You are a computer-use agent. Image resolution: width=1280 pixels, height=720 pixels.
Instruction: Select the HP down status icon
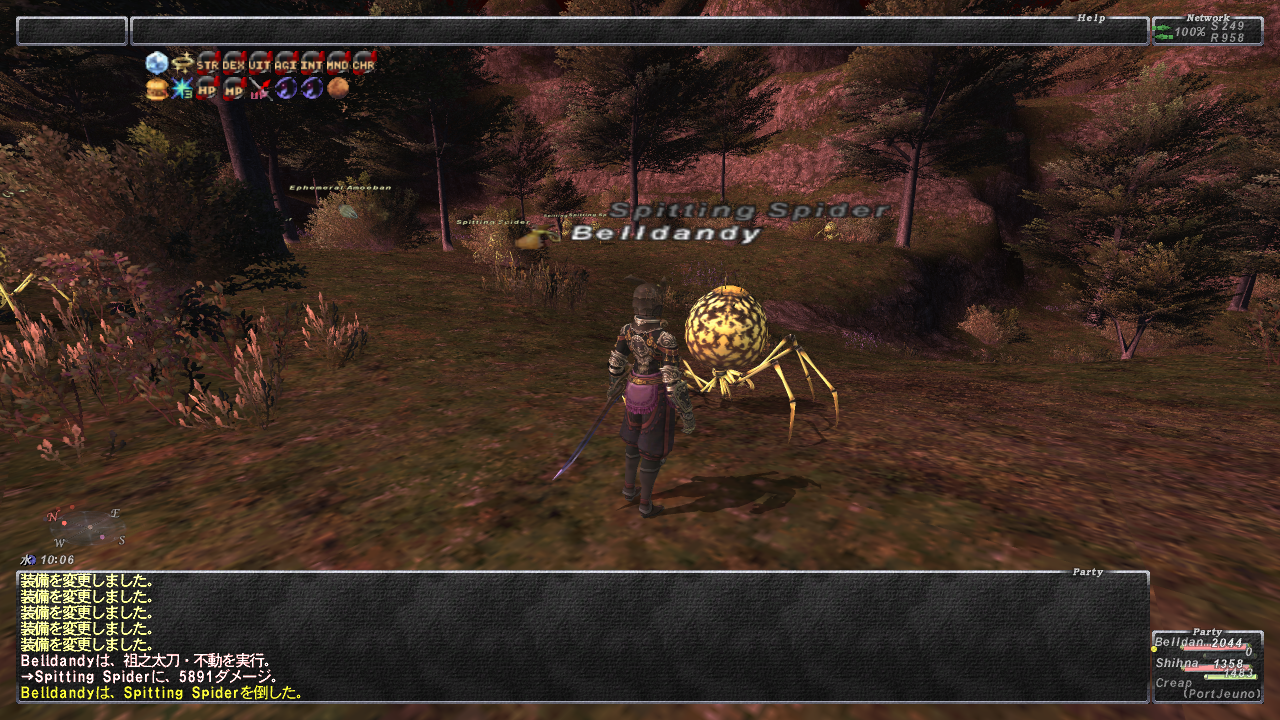click(x=208, y=89)
